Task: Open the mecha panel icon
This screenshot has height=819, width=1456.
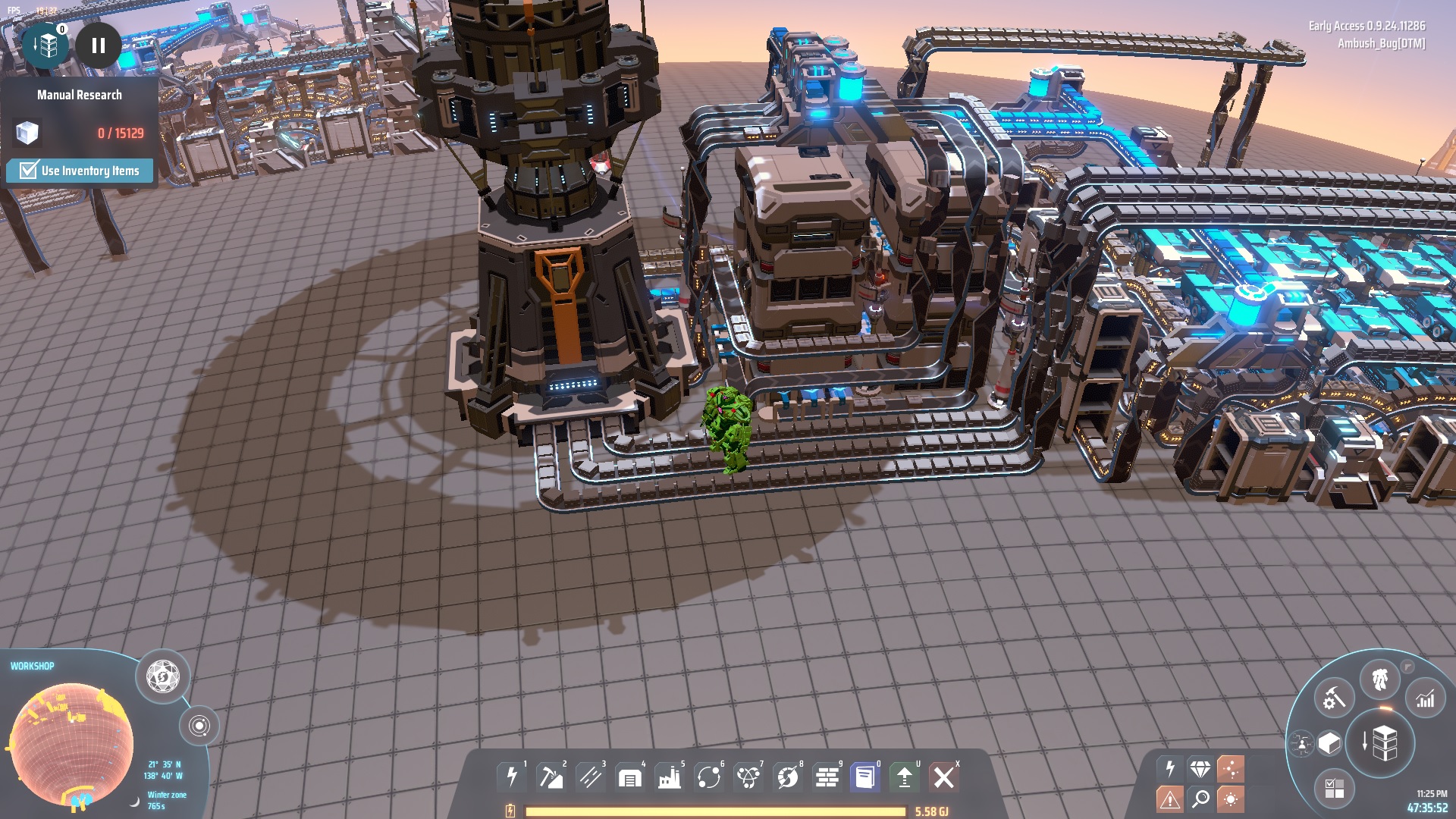Action: tap(1379, 679)
